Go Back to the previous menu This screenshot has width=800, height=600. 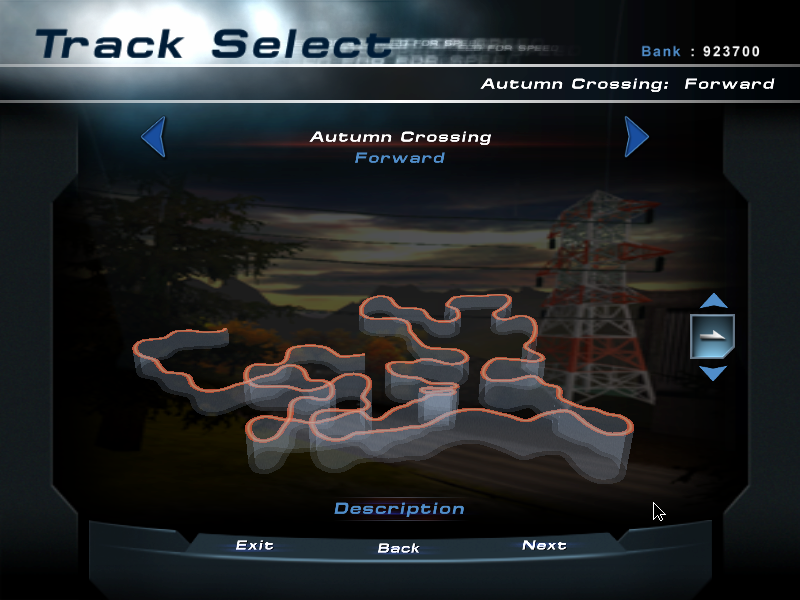(399, 548)
